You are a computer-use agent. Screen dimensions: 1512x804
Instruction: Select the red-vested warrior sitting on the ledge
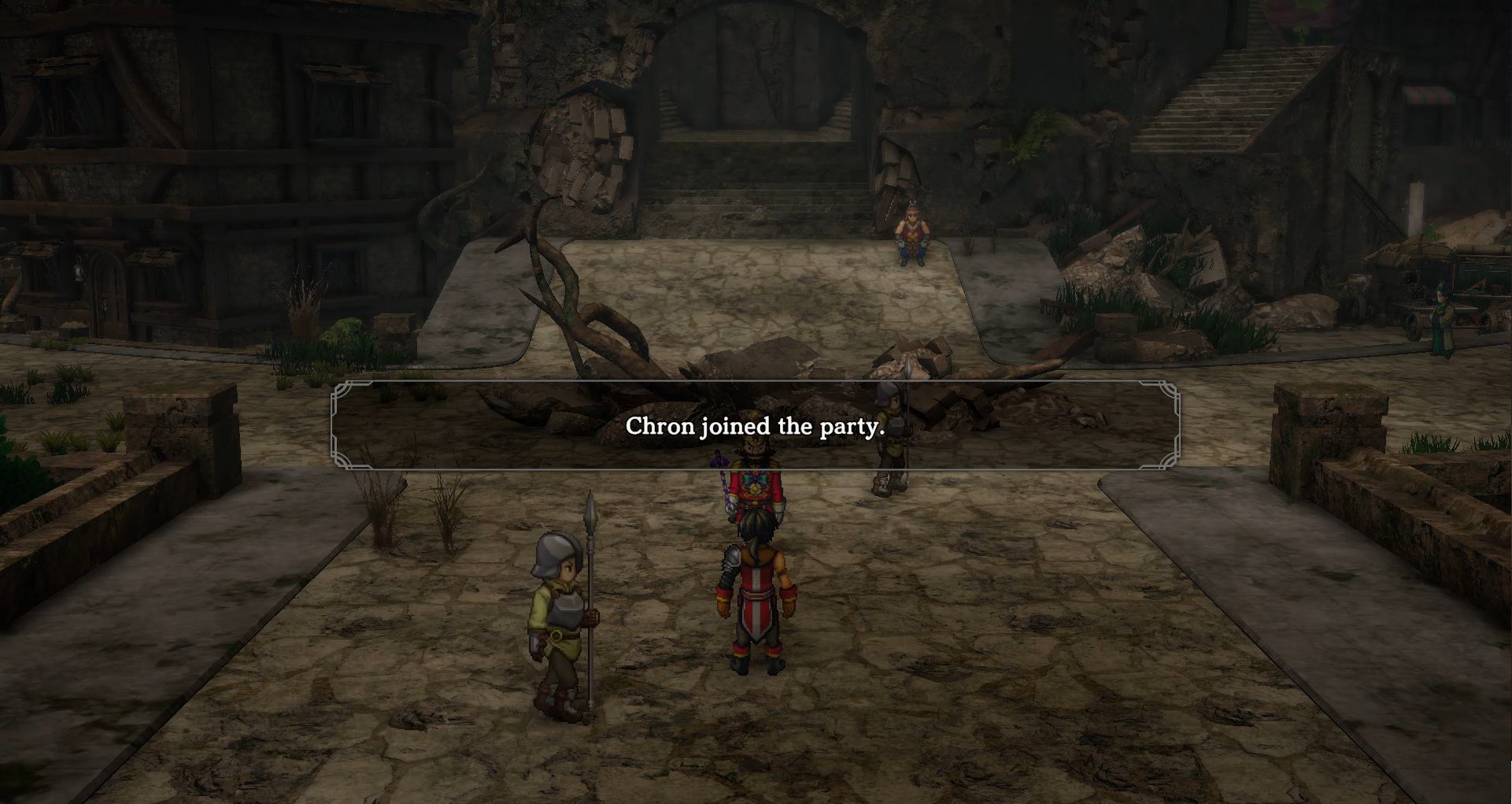coord(911,231)
